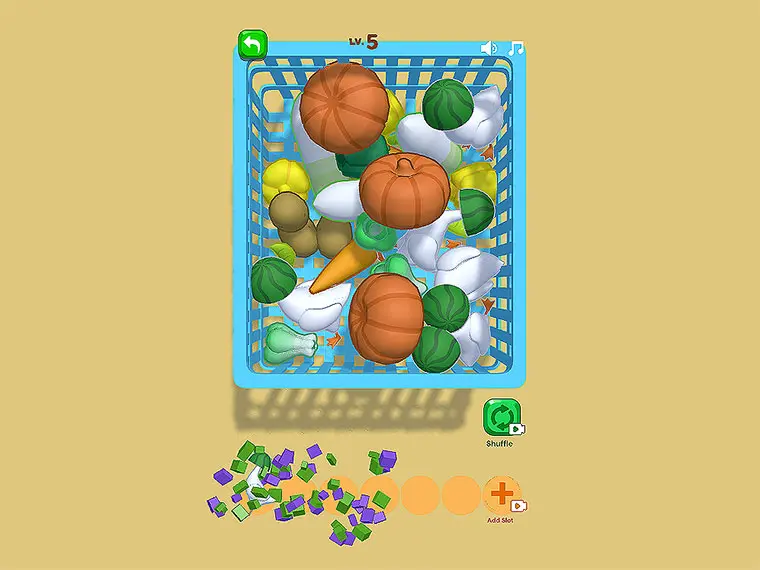This screenshot has height=570, width=760.
Task: Click the green back arrow button
Action: pyautogui.click(x=253, y=45)
